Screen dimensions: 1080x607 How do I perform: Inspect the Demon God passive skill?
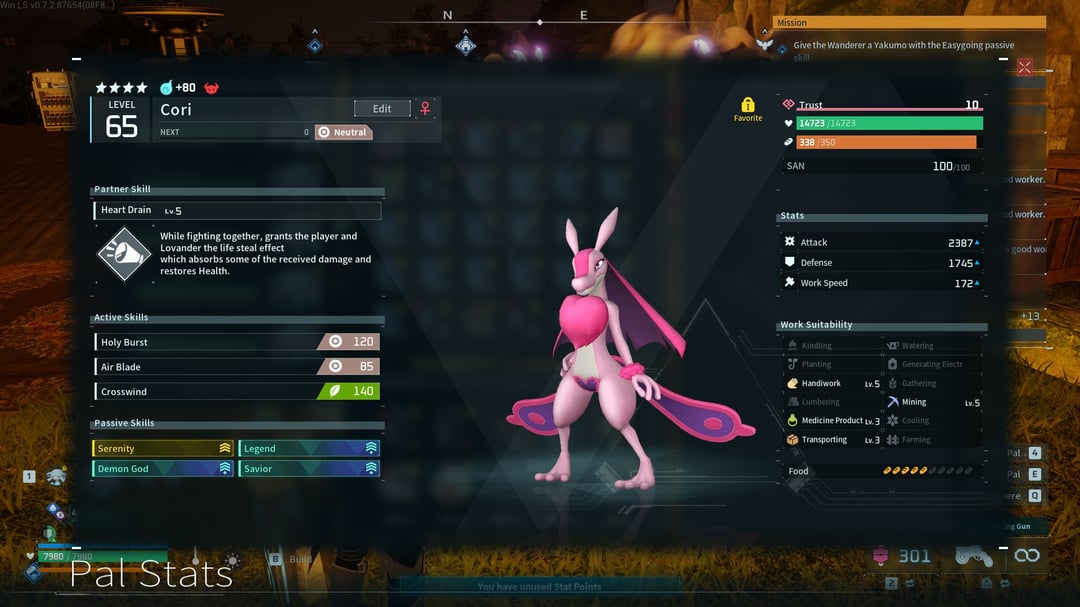(x=163, y=468)
